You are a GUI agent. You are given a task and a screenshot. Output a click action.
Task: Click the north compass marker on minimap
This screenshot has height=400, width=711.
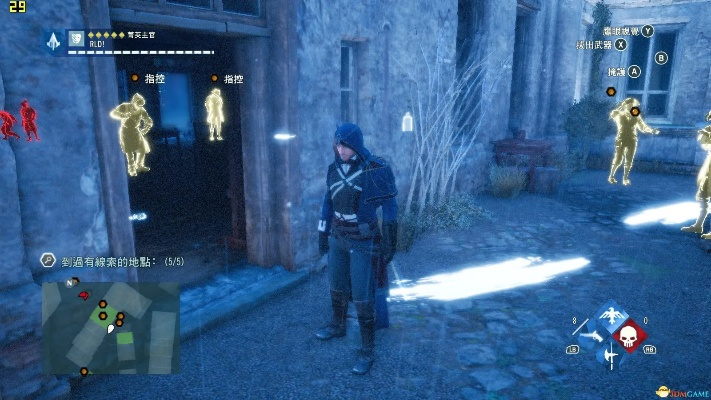[70, 283]
